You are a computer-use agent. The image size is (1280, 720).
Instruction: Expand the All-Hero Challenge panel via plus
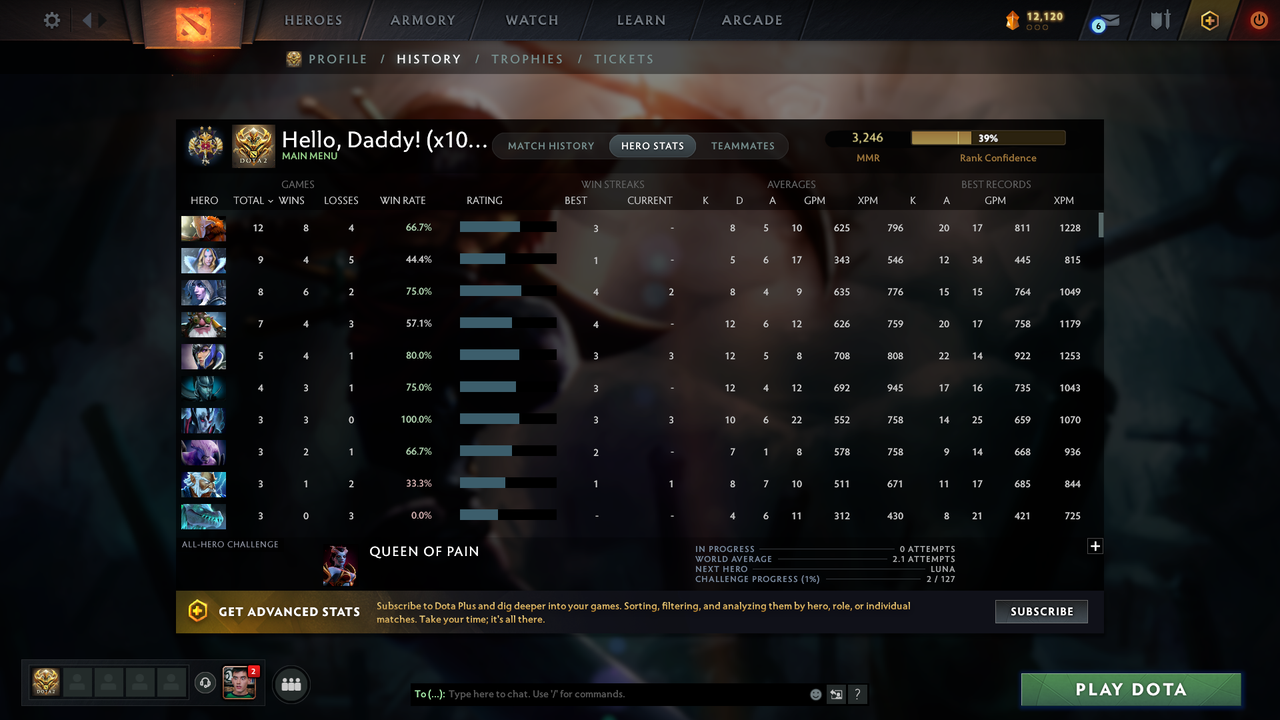click(x=1095, y=546)
